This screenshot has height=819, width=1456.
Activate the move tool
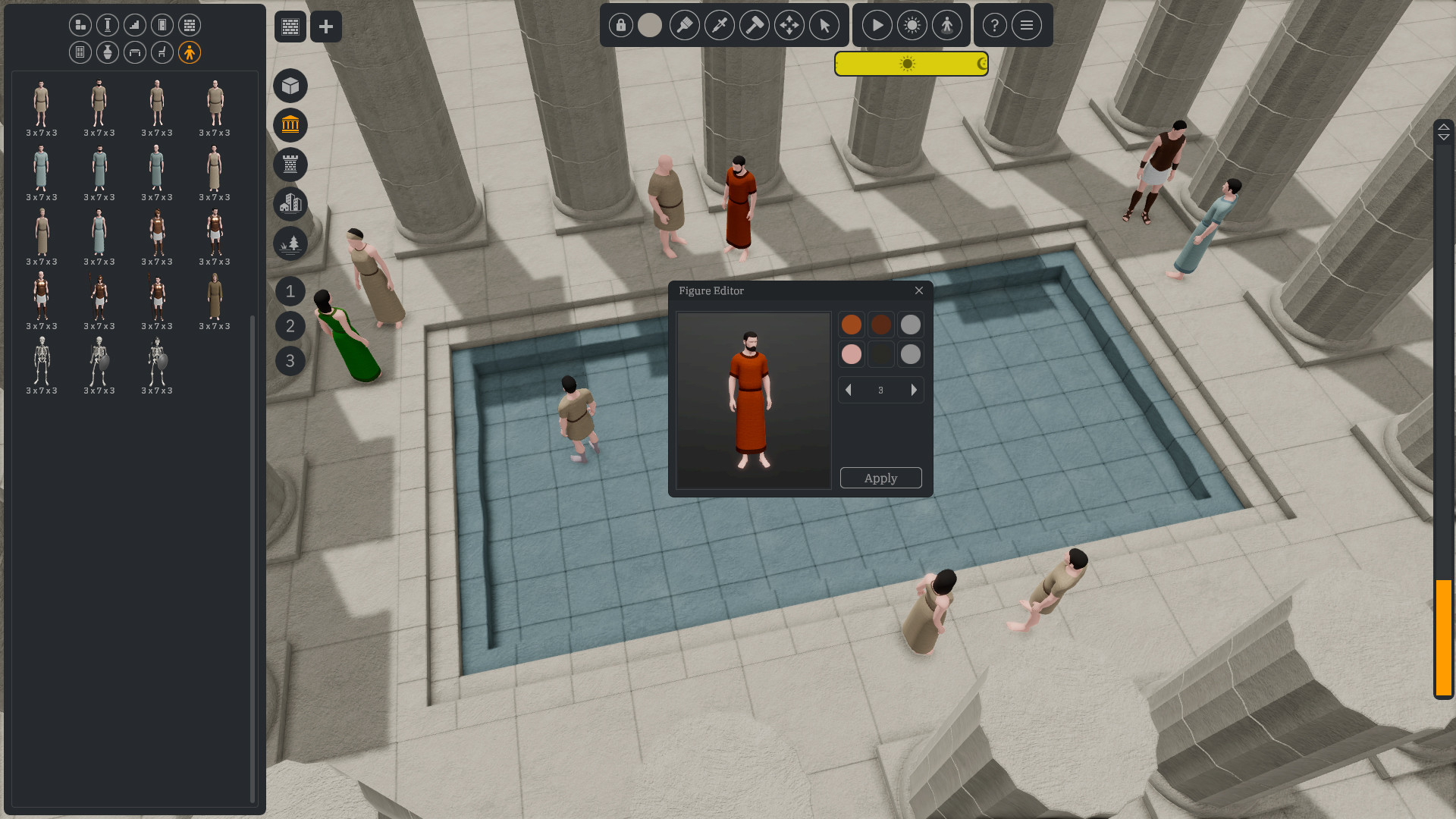tap(789, 25)
